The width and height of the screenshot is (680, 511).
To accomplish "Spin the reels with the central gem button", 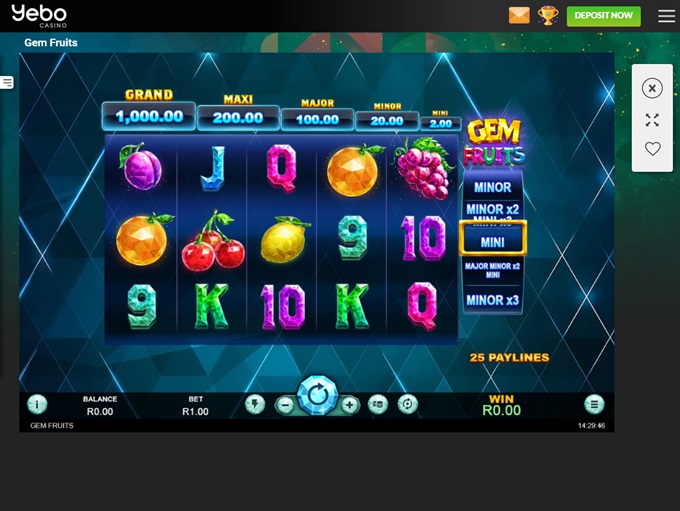I will (318, 396).
